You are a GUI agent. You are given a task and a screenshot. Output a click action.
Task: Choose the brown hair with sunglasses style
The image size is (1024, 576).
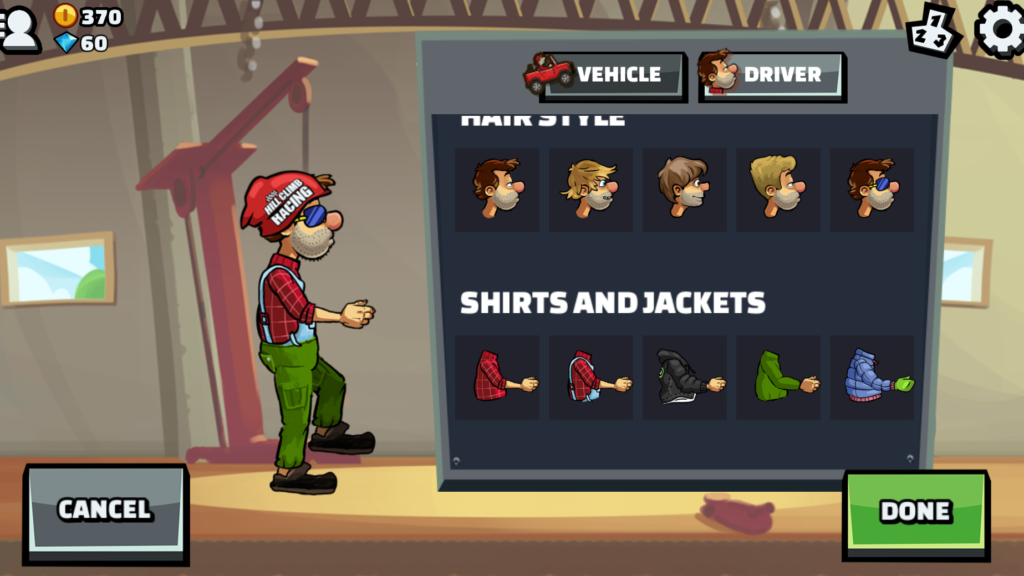coord(872,189)
